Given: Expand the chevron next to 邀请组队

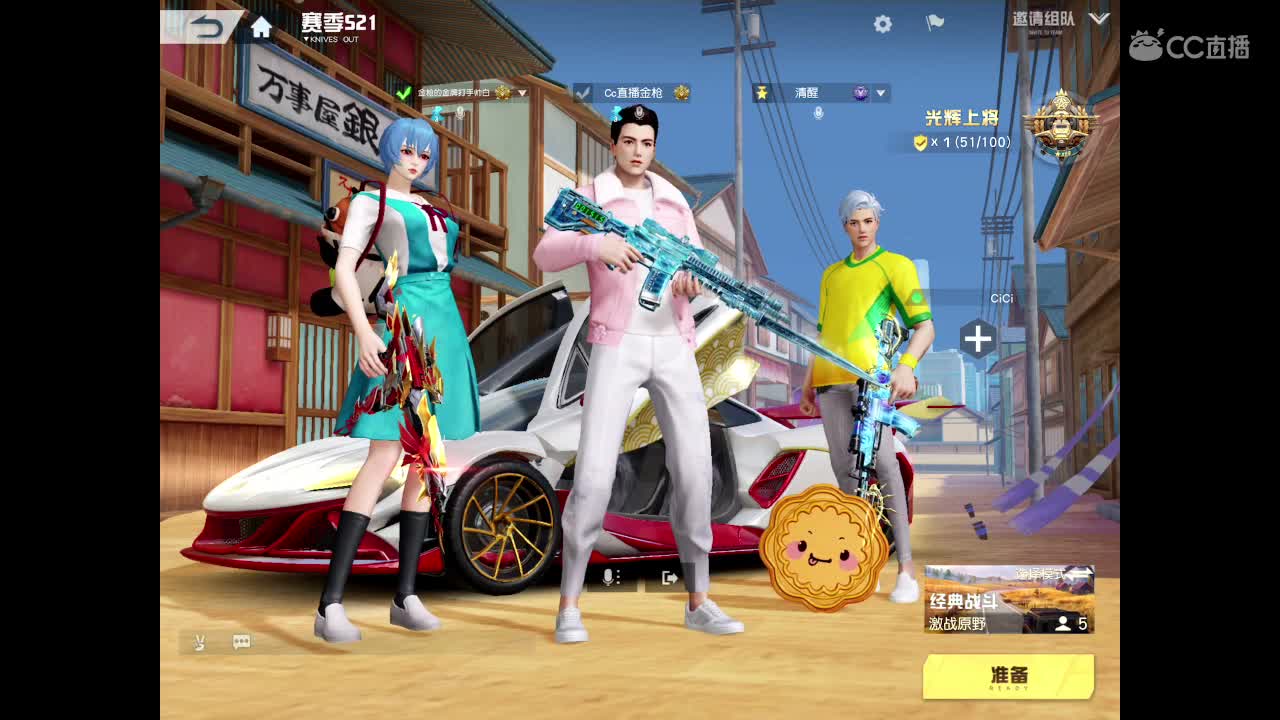Looking at the screenshot, I should (1100, 18).
